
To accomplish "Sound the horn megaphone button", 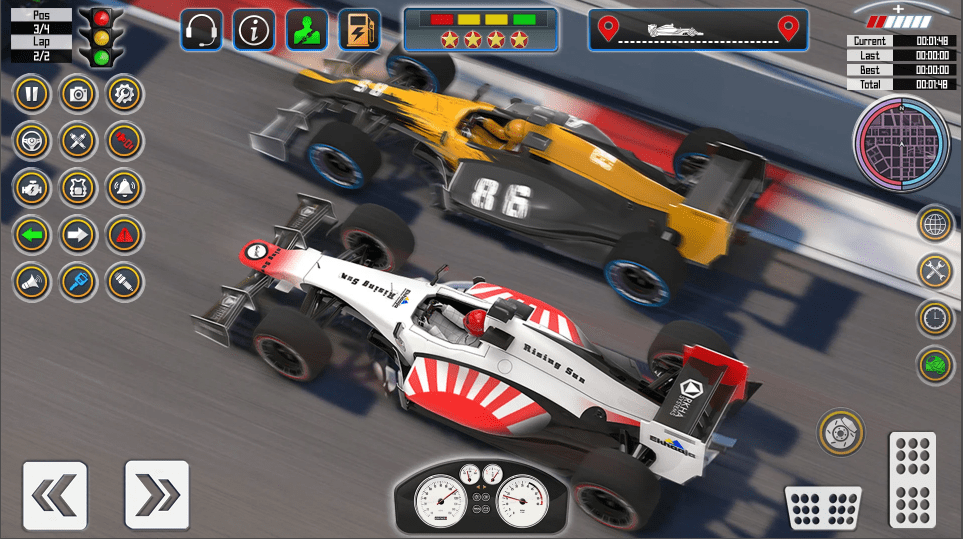I will click(x=32, y=282).
